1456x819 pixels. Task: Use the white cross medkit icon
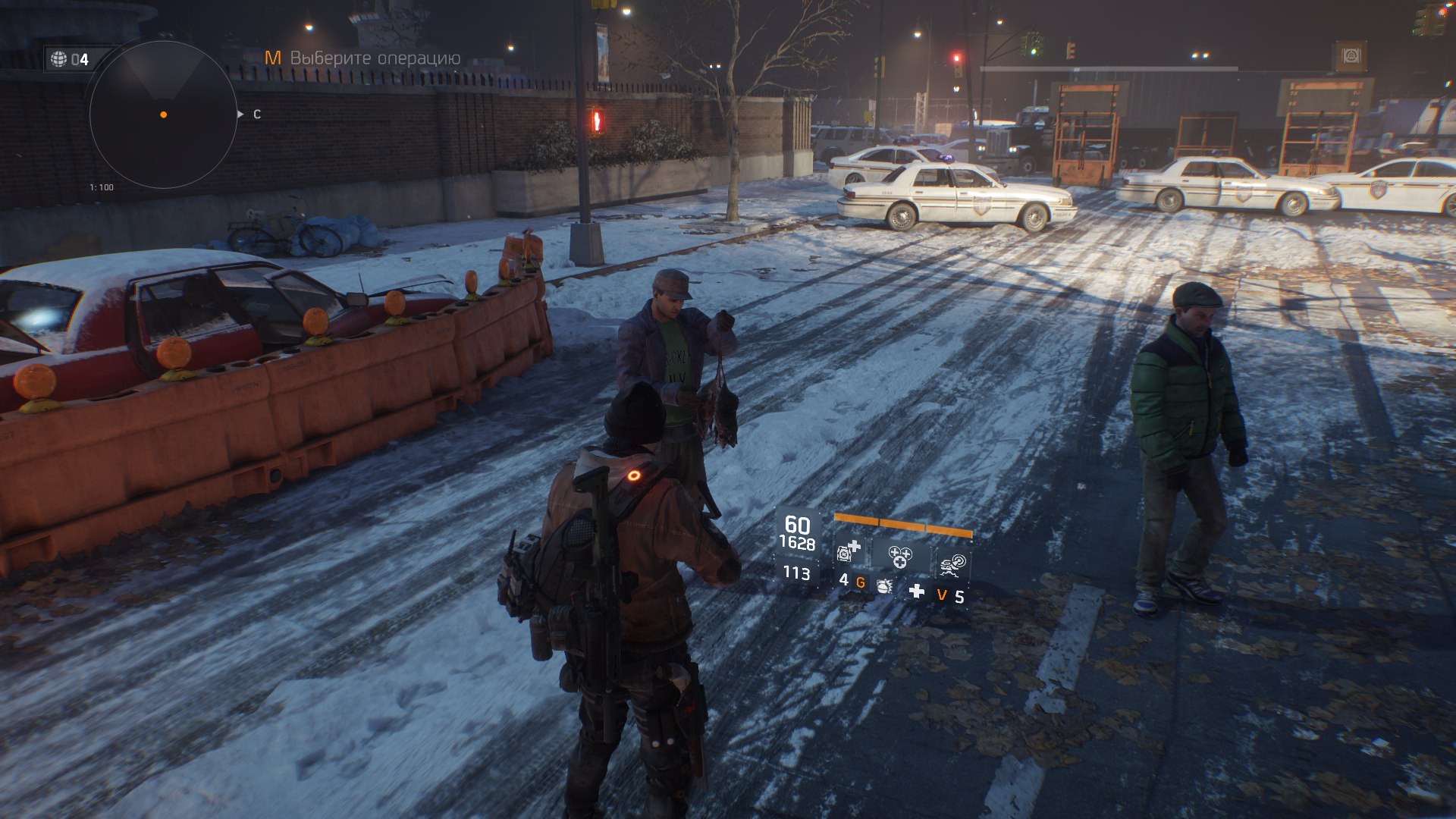pyautogui.click(x=917, y=591)
